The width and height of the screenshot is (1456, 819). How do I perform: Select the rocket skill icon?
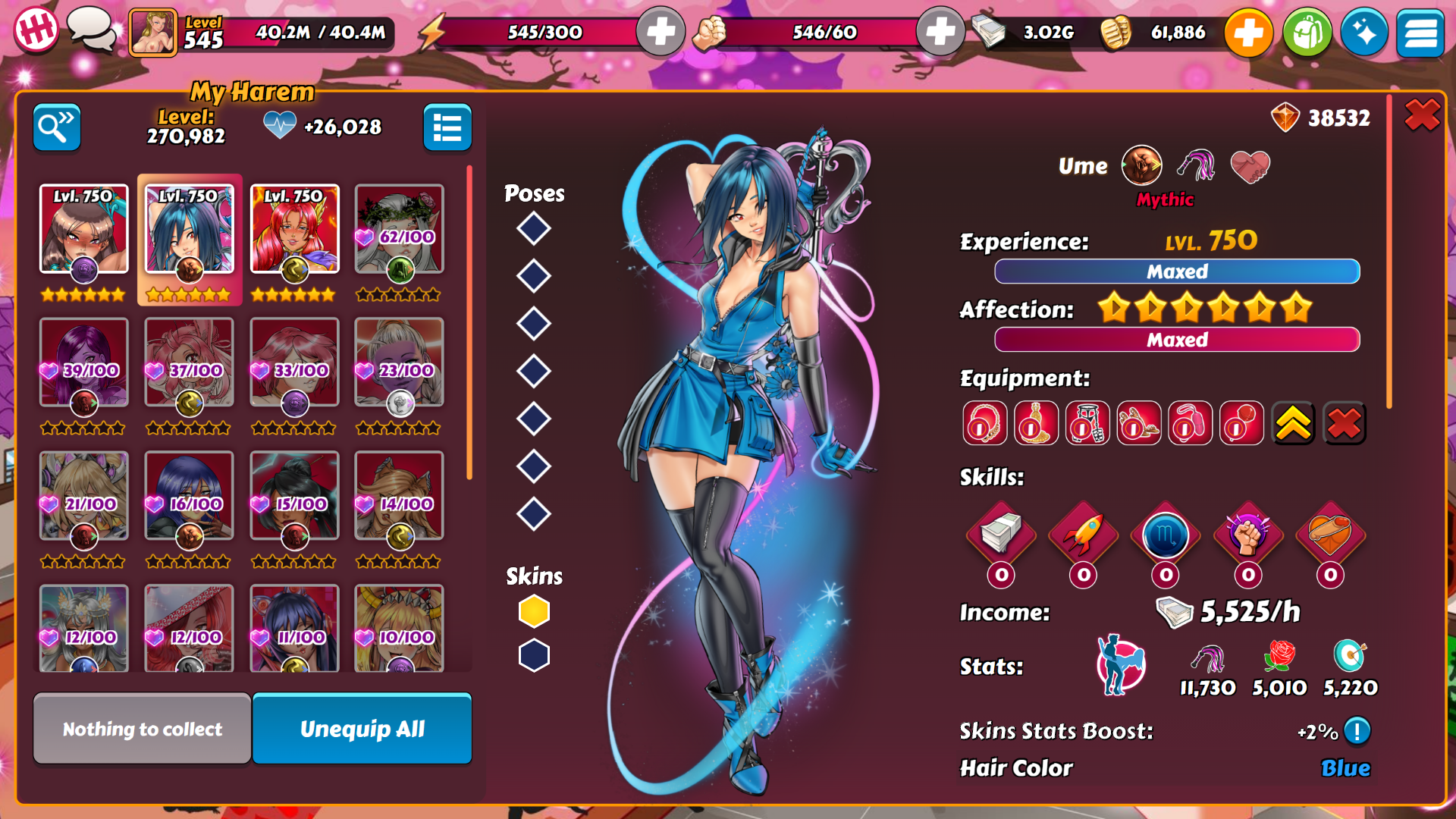[1083, 535]
